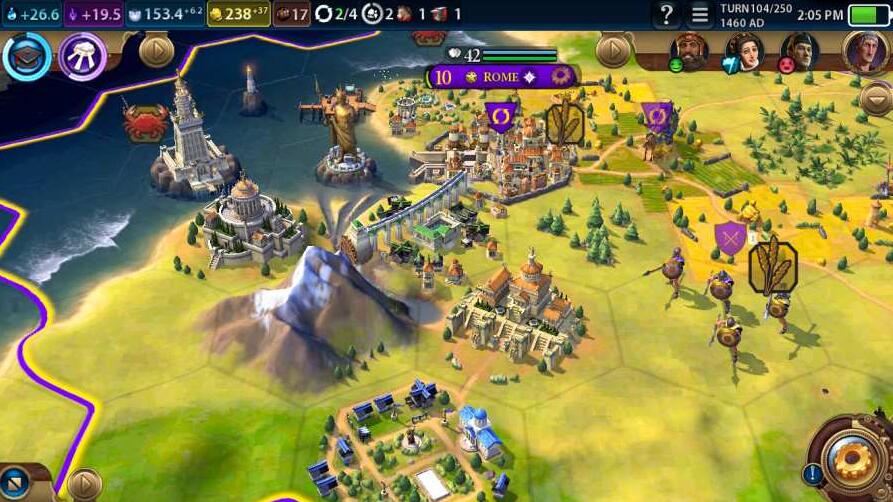Click the dropdown arrow below leader portraits
Image resolution: width=893 pixels, height=502 pixels.
pyautogui.click(x=875, y=99)
